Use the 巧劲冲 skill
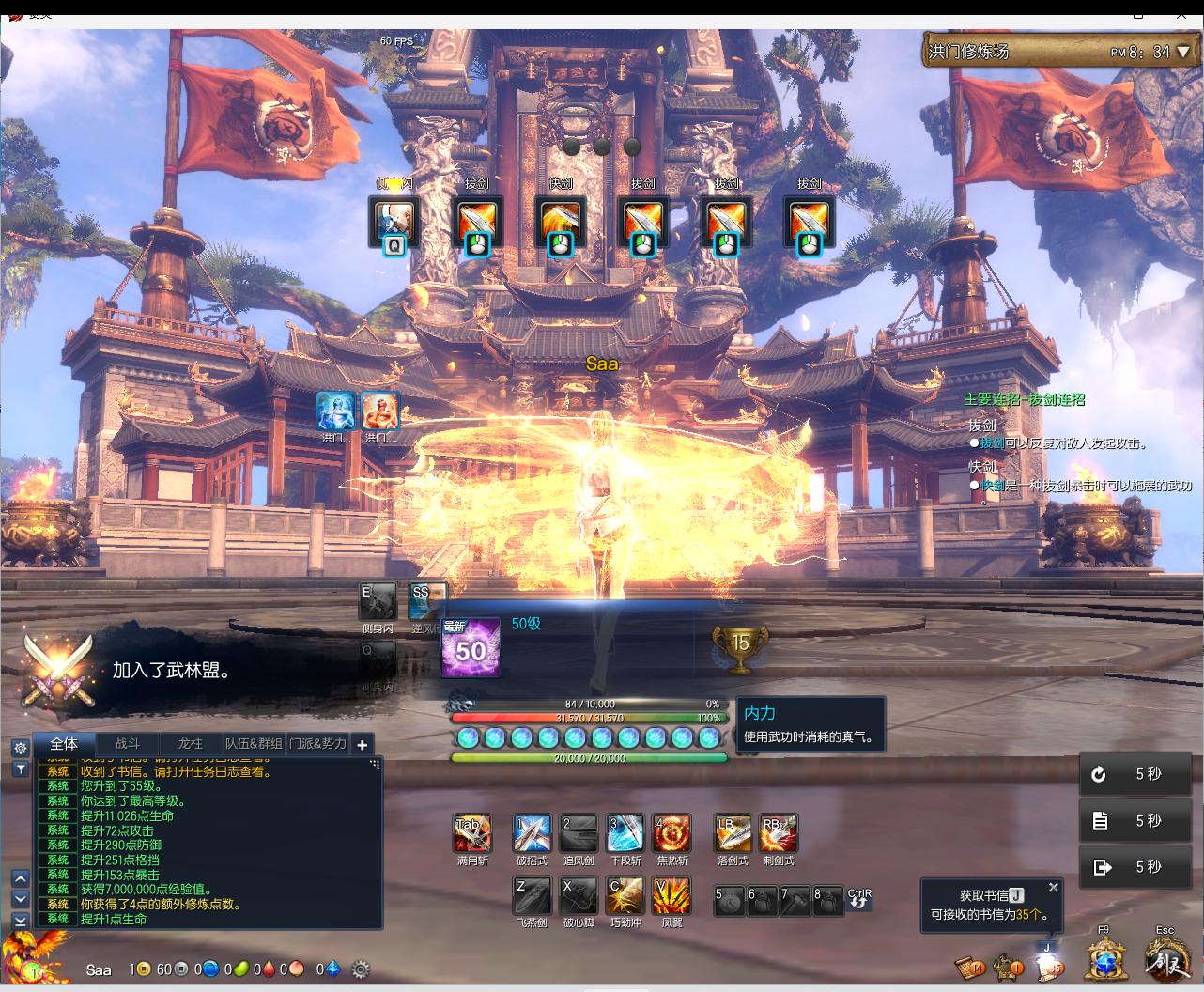This screenshot has height=992, width=1204. [625, 896]
